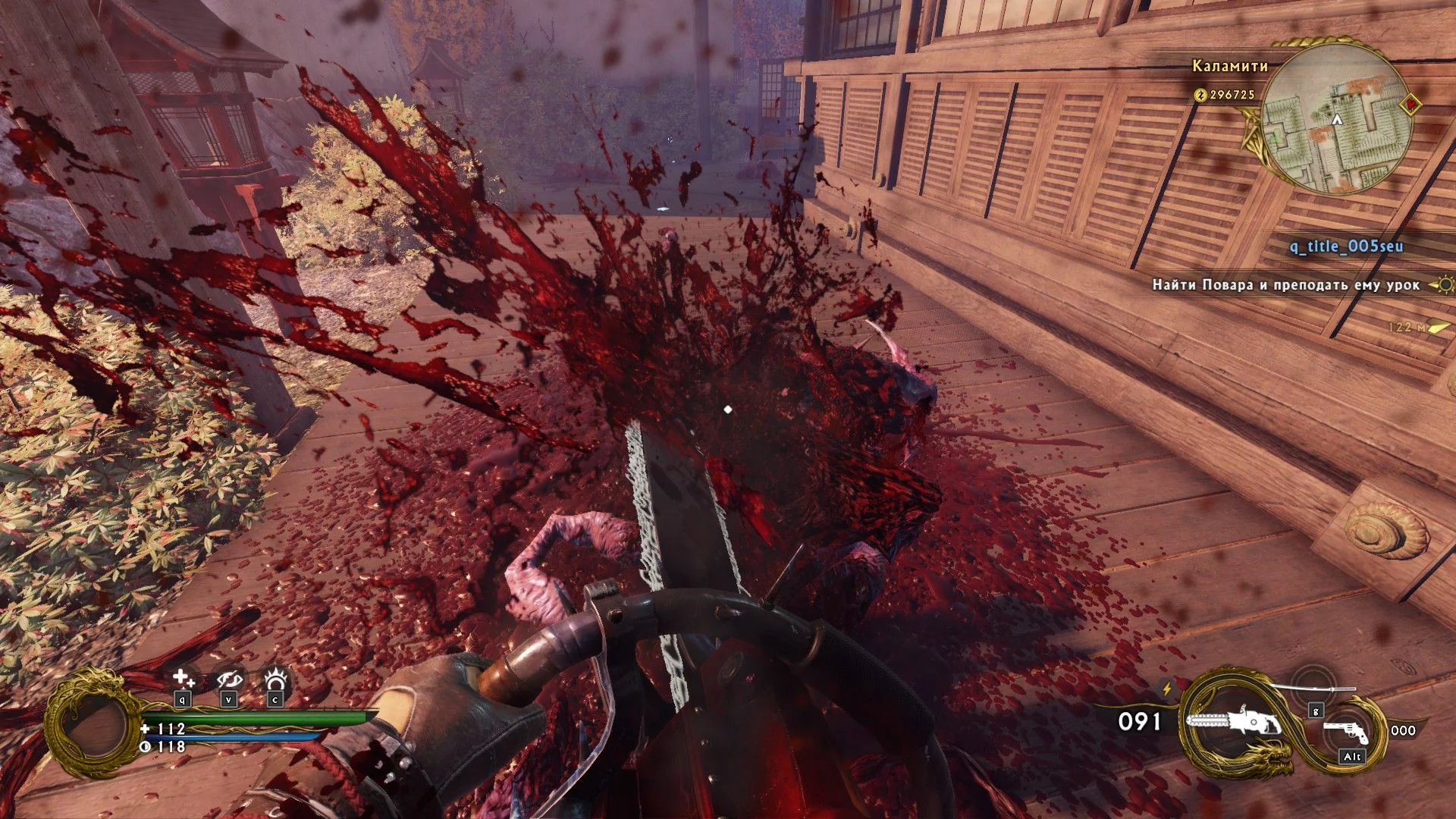Click the q_title_005seu quest title

point(1346,246)
